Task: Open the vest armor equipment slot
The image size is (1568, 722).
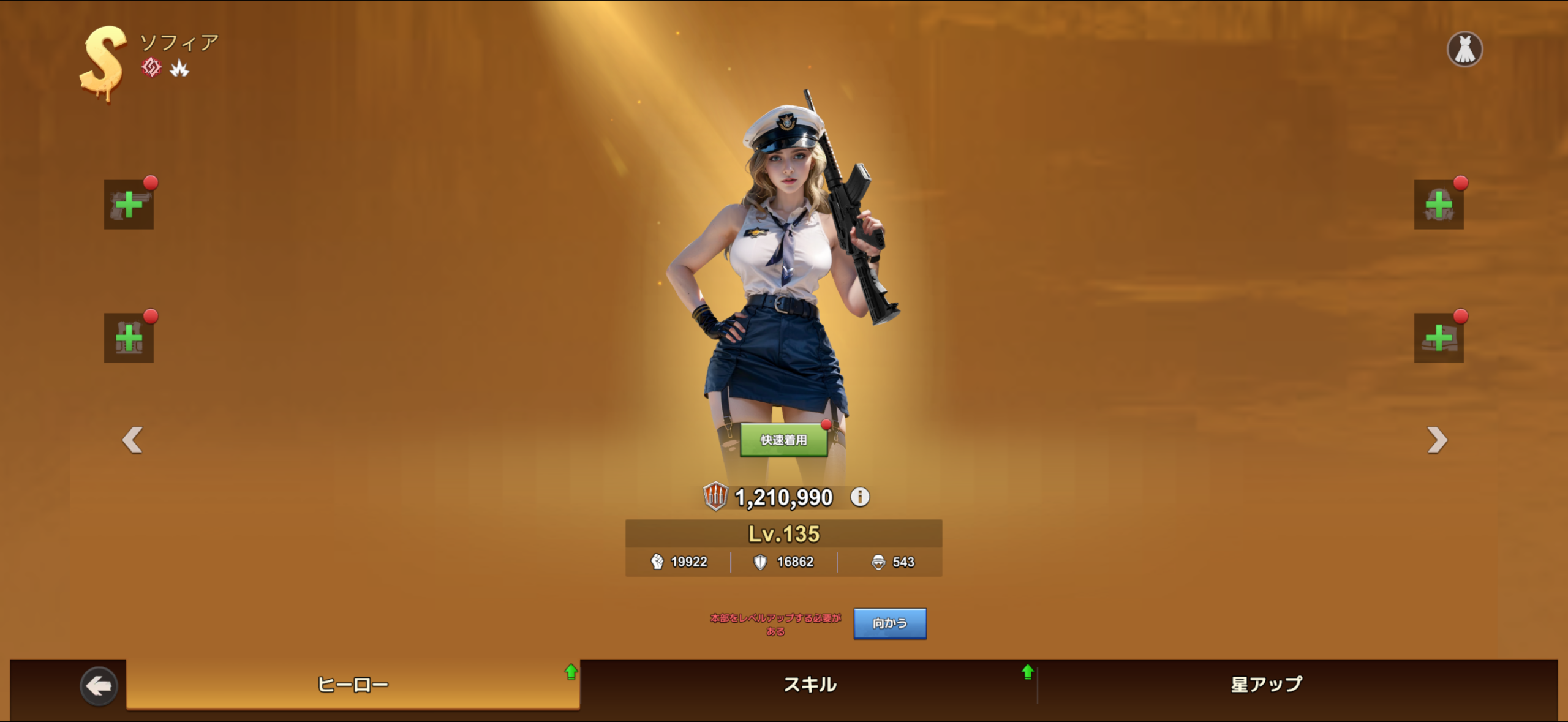Action: [x=129, y=338]
